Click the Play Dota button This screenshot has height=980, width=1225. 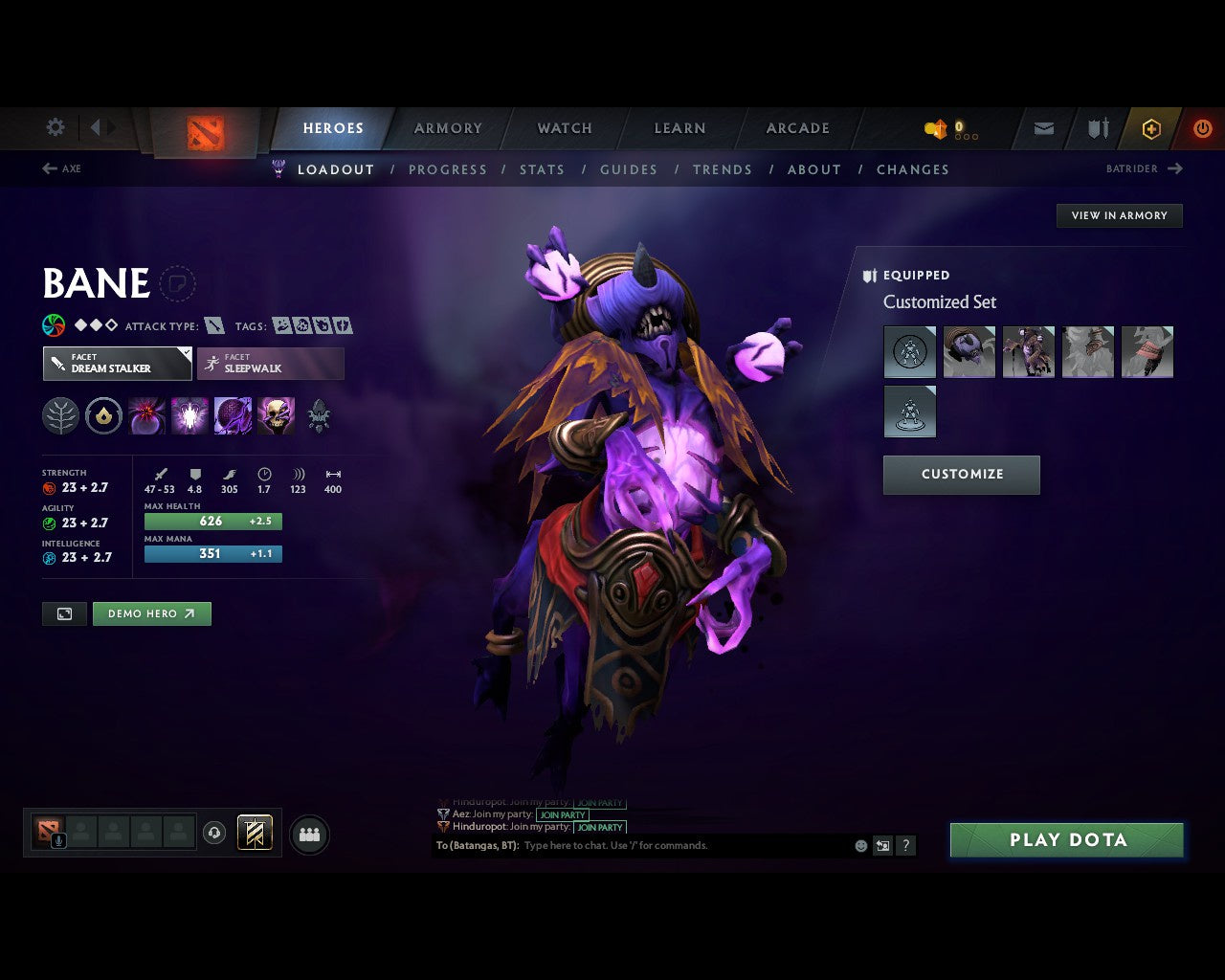pyautogui.click(x=1066, y=839)
